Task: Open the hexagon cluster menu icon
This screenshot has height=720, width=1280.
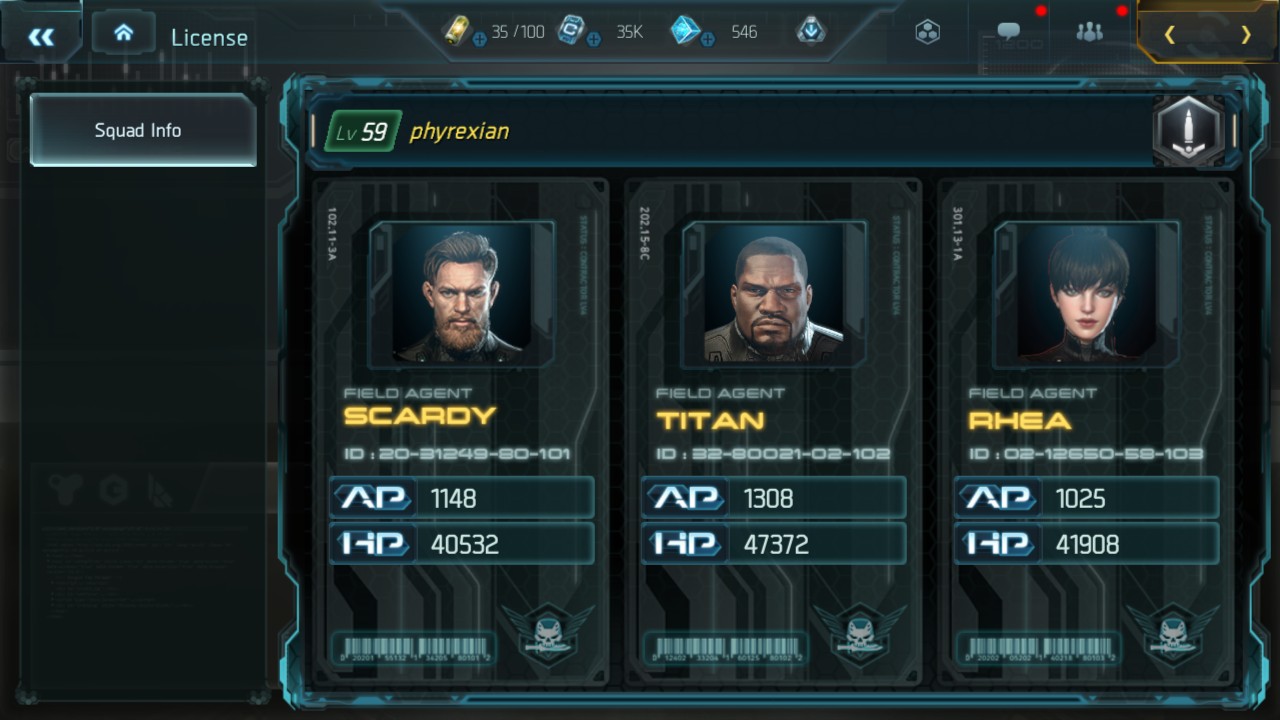Action: point(927,32)
